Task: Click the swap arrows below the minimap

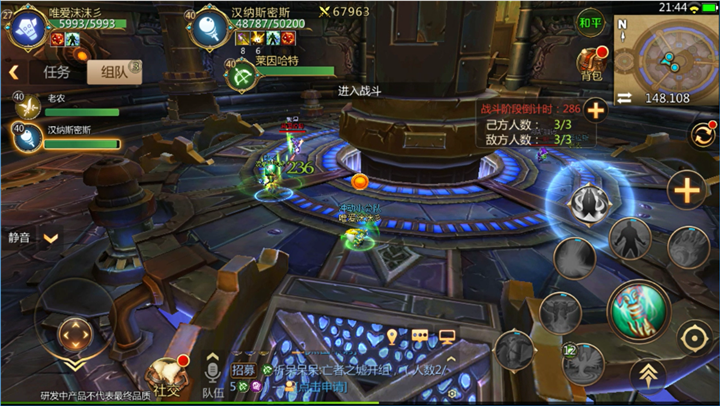Action: tap(624, 98)
